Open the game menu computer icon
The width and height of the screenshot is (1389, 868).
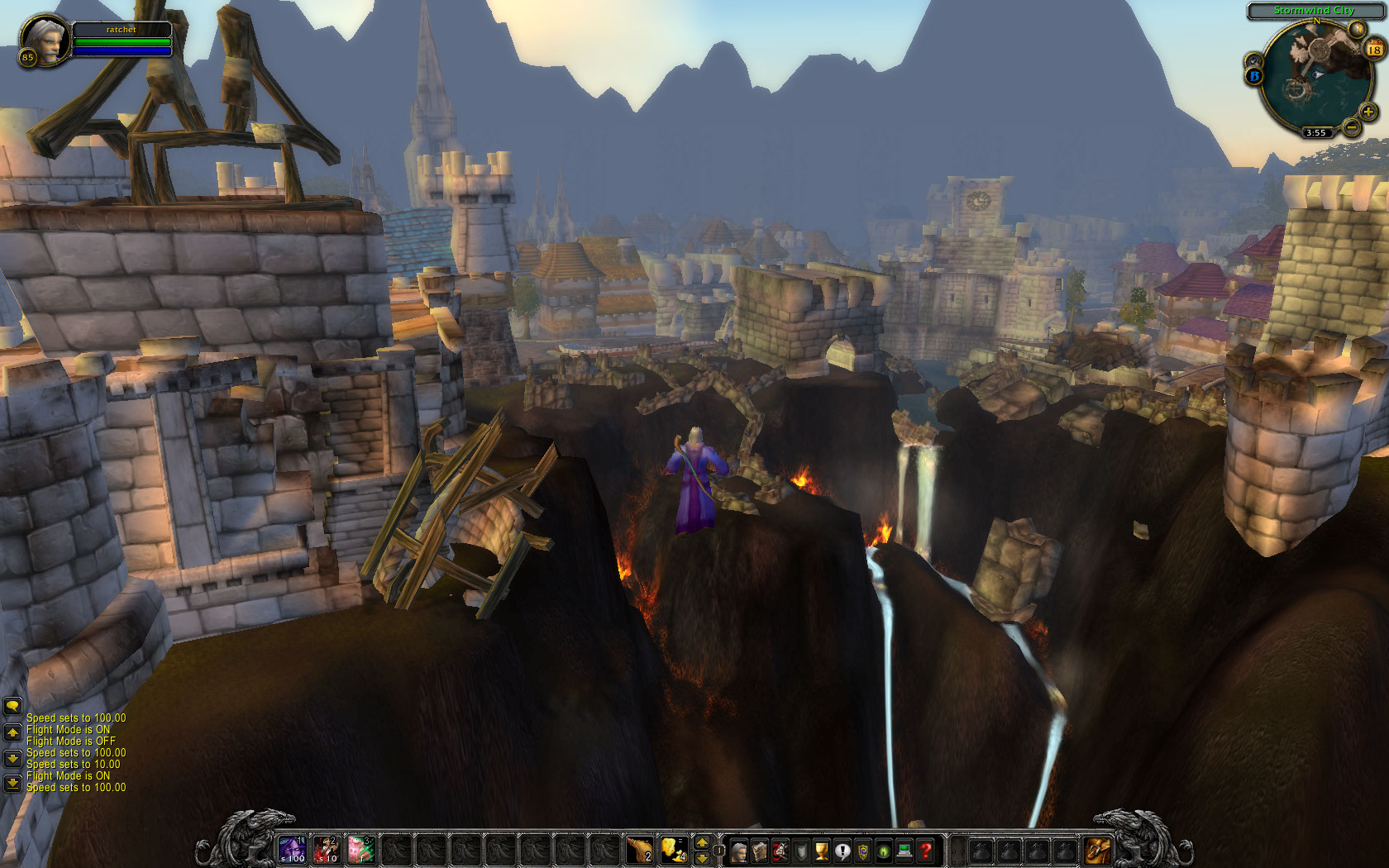tap(905, 851)
